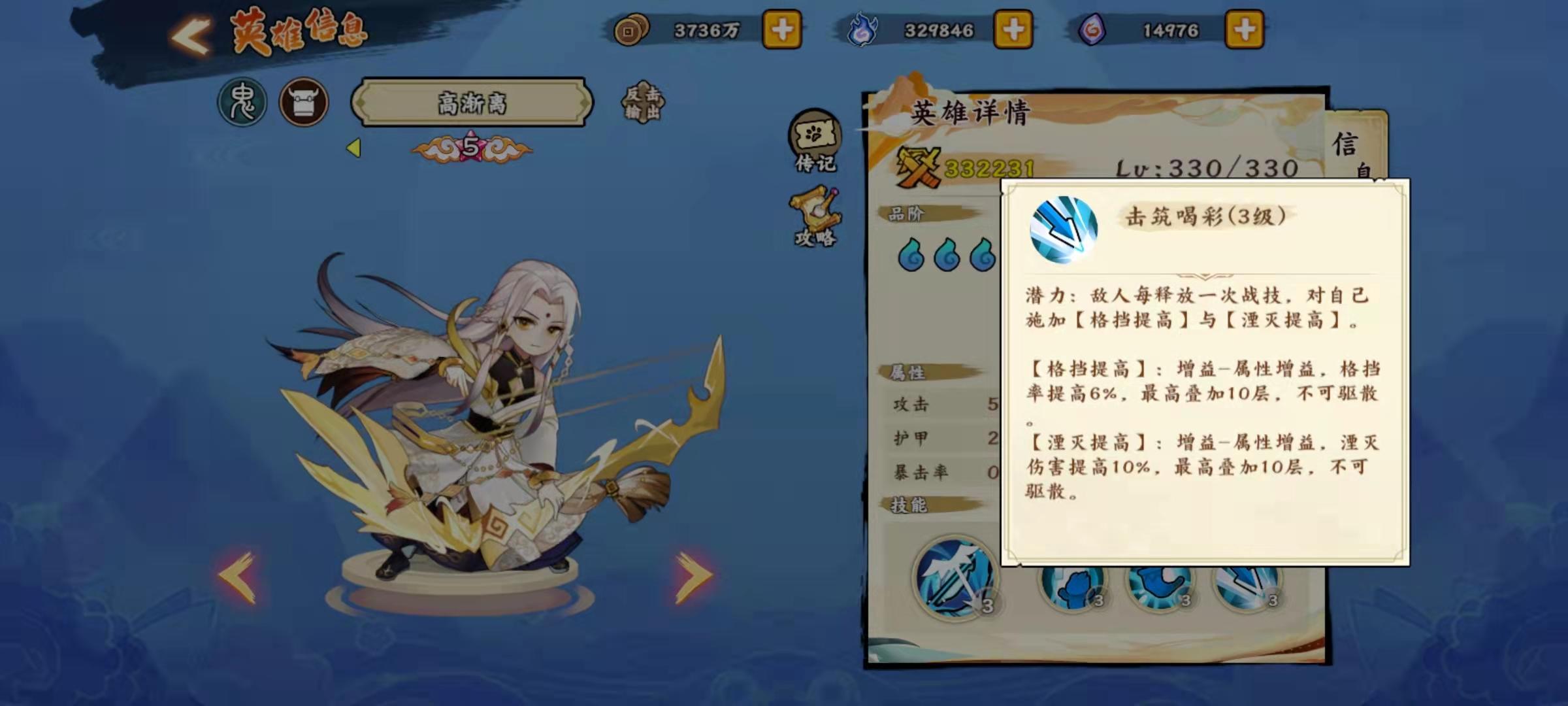Click the 高渐离 name banner
The image size is (1568, 706).
click(474, 103)
